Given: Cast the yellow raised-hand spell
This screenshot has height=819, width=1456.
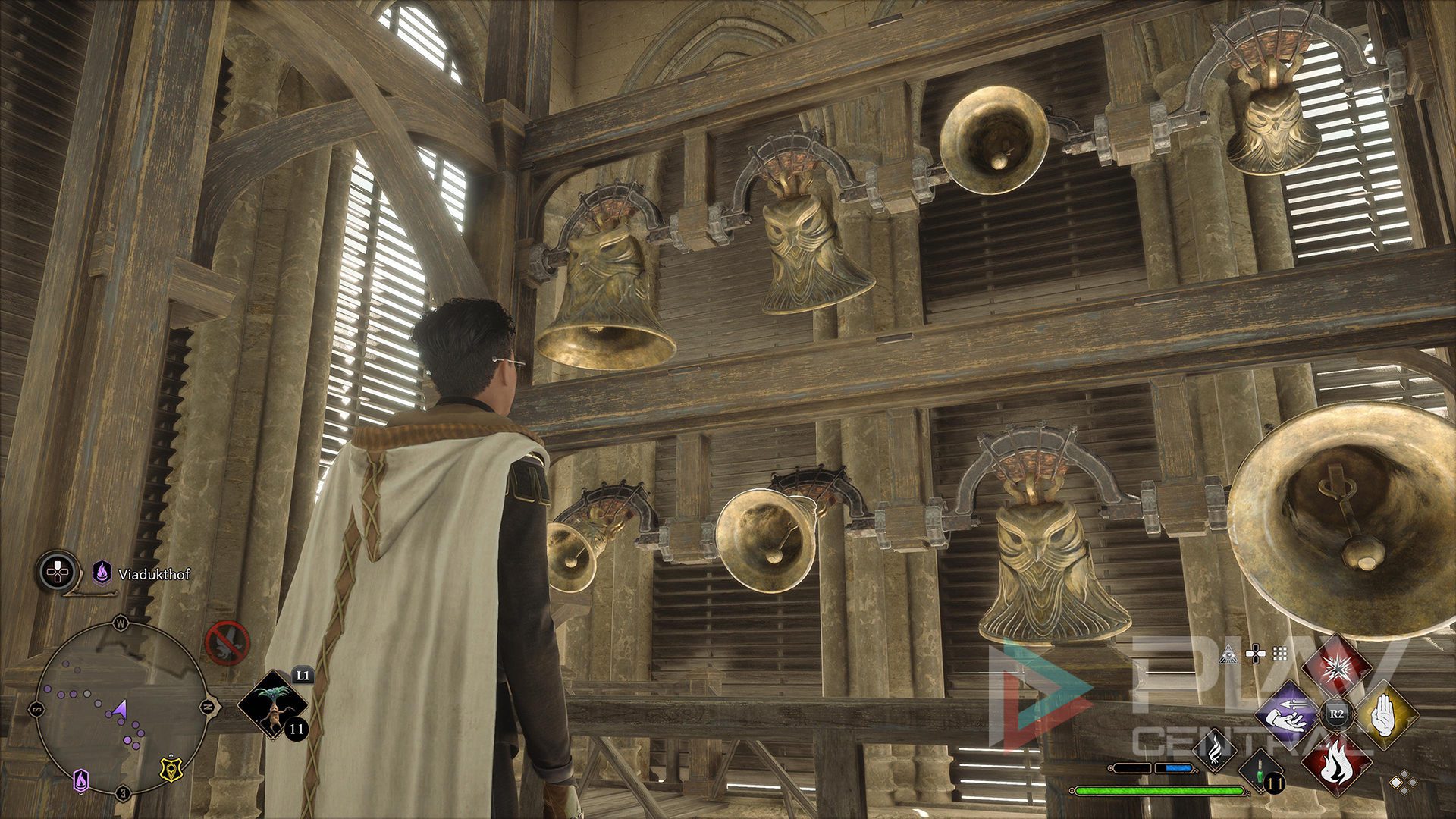Looking at the screenshot, I should click(1386, 714).
